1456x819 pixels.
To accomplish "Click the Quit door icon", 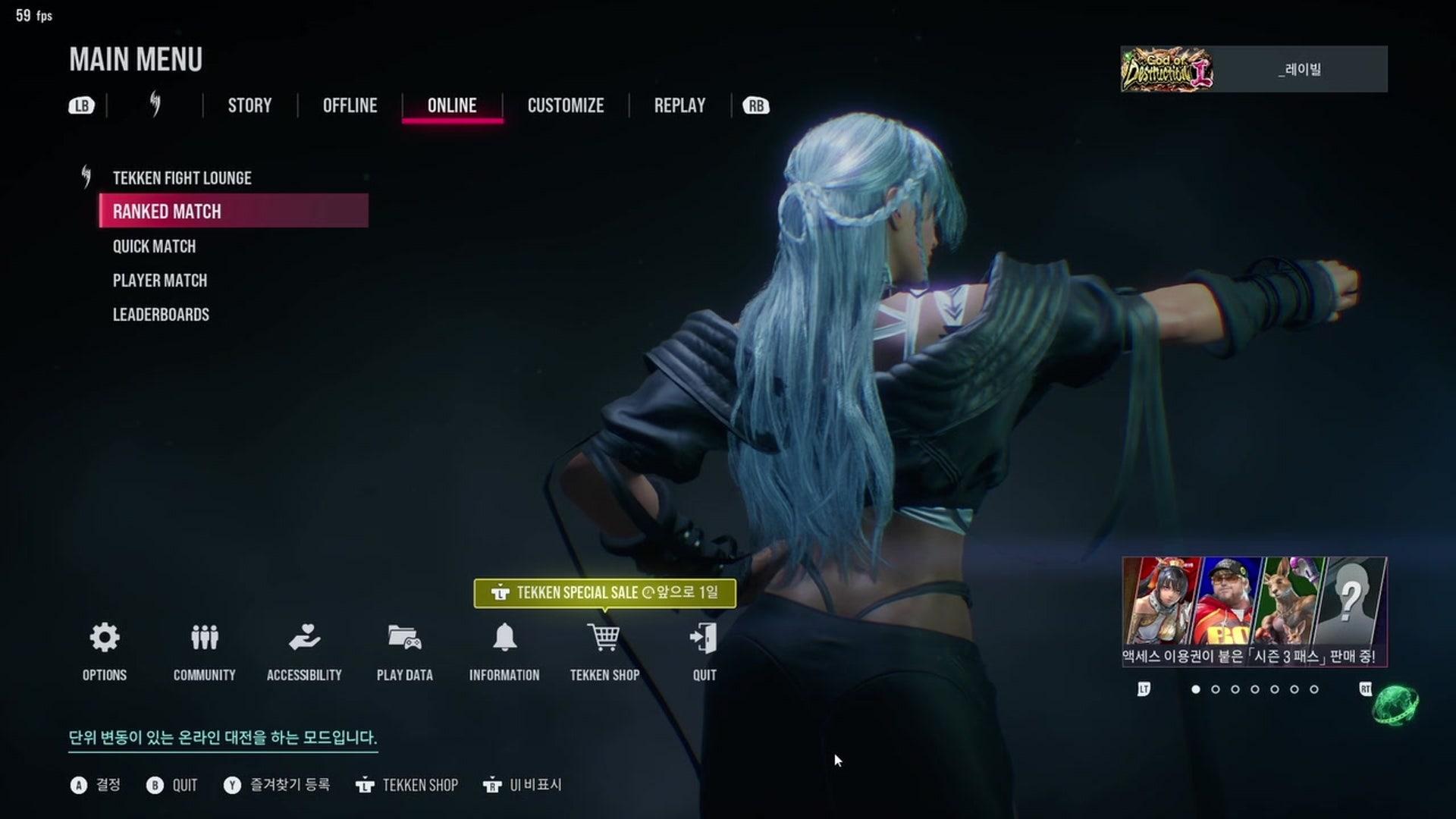I will click(x=704, y=639).
